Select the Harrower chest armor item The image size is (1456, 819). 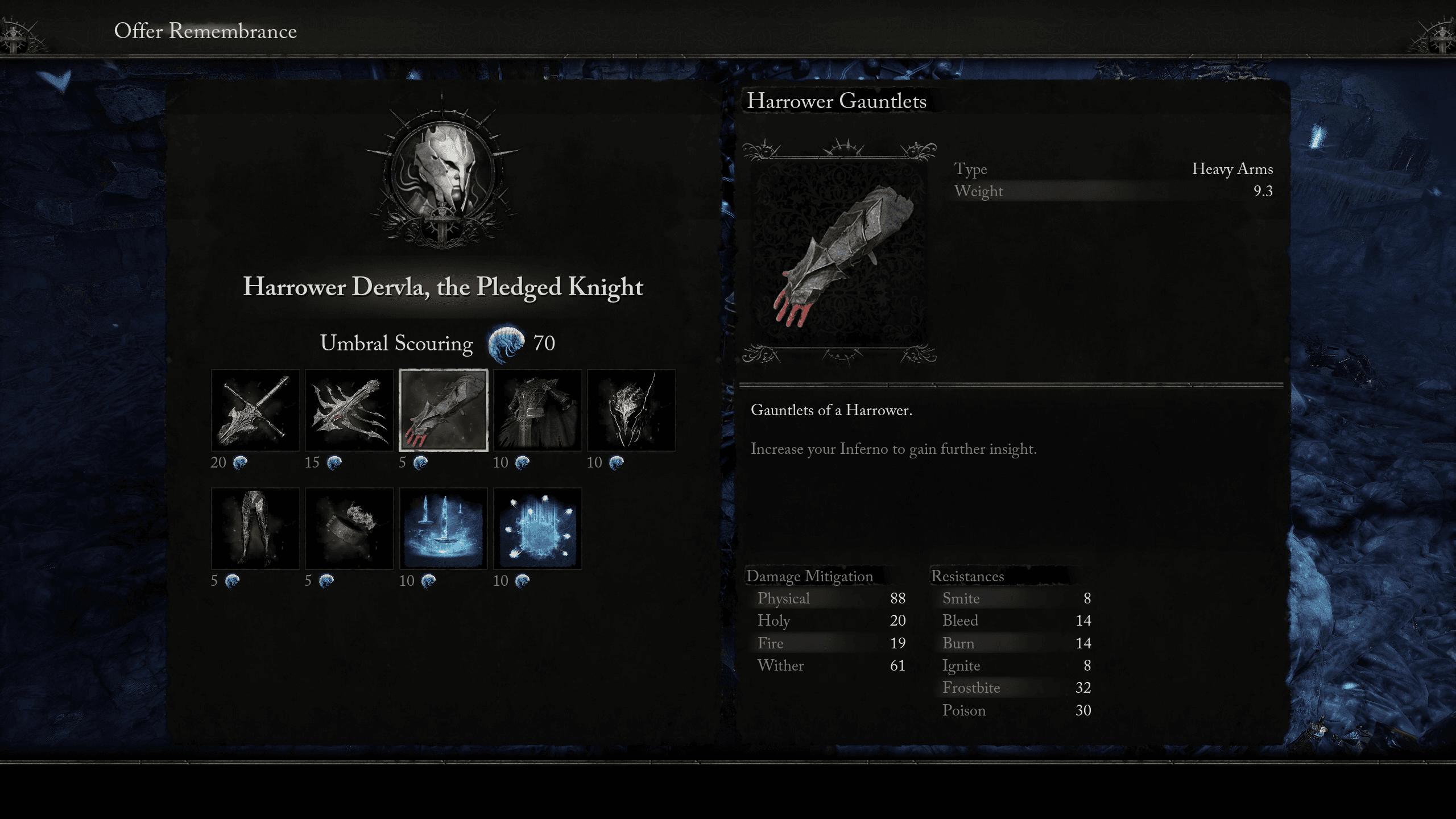(537, 409)
